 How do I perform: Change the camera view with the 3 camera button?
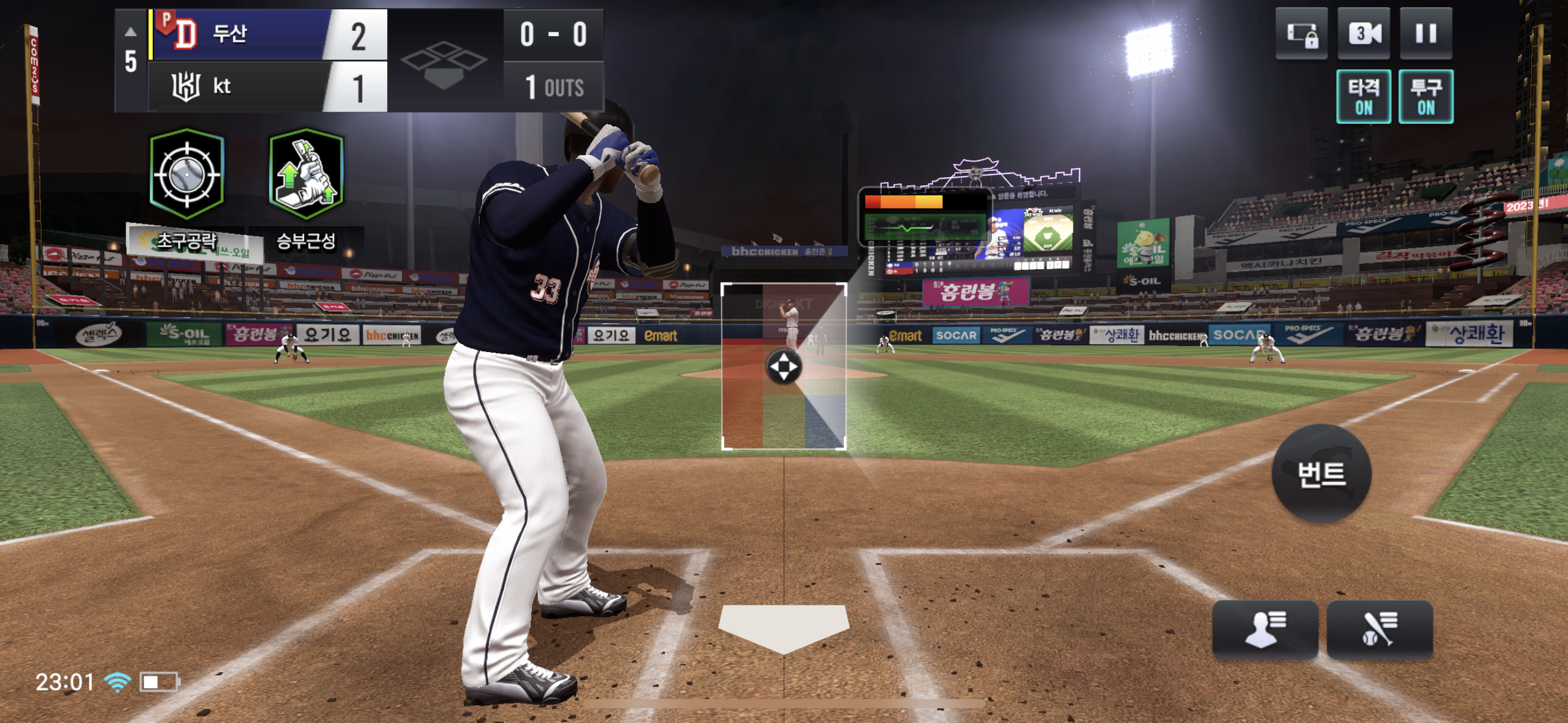coord(1363,34)
